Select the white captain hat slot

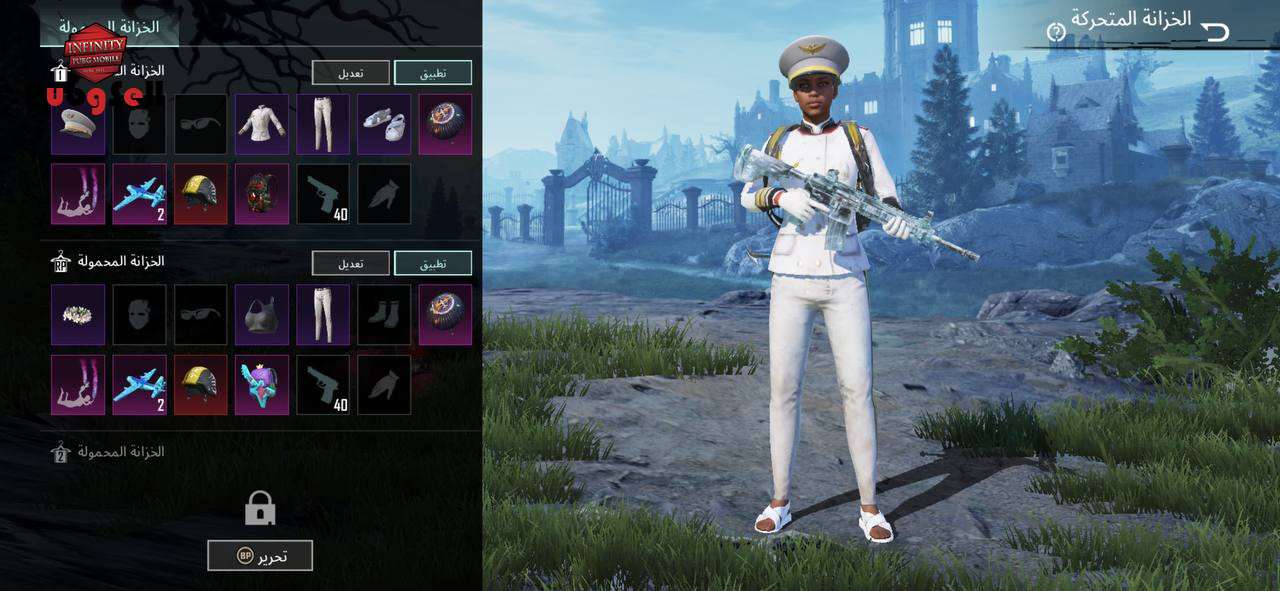[78, 124]
